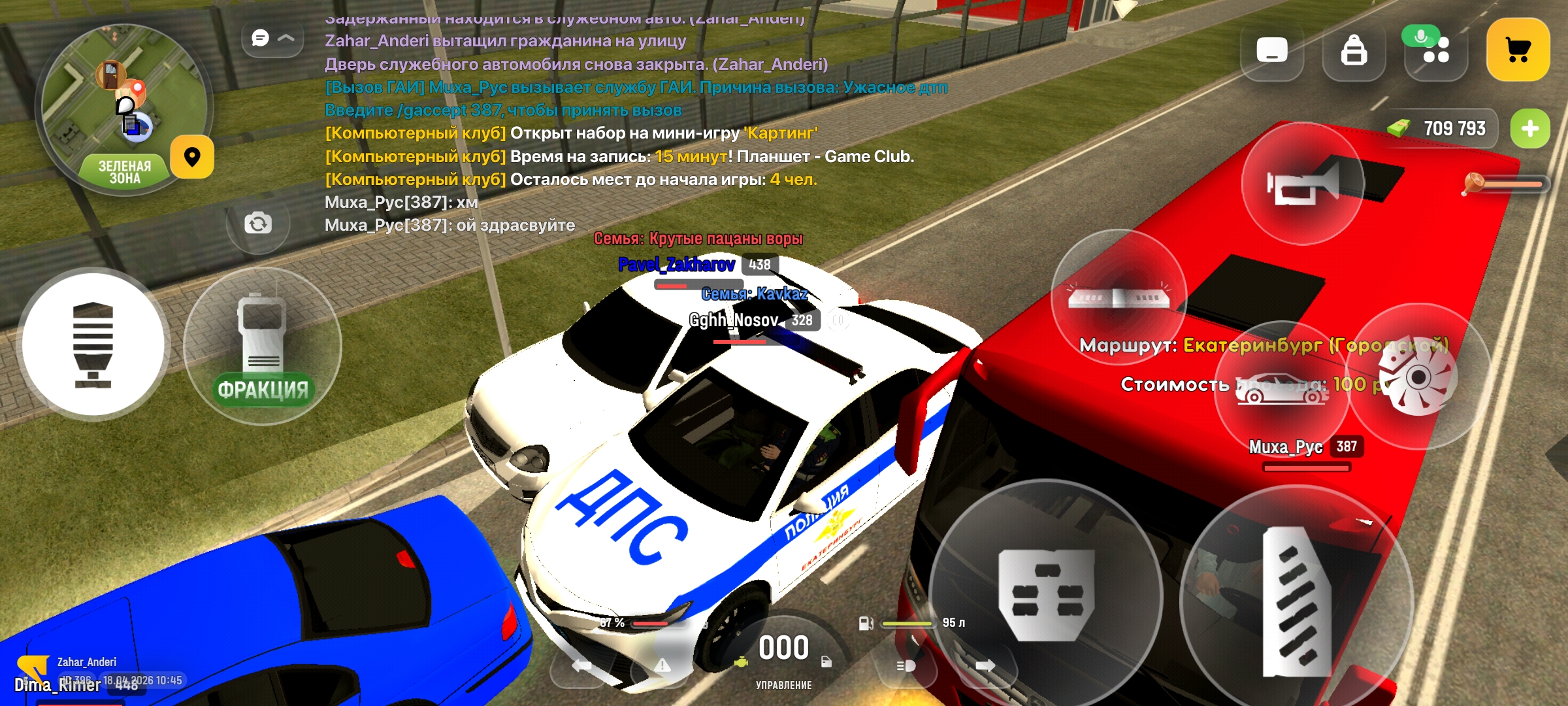The width and height of the screenshot is (1568, 706).
Task: Toggle the police siren light bar
Action: pos(1119,298)
